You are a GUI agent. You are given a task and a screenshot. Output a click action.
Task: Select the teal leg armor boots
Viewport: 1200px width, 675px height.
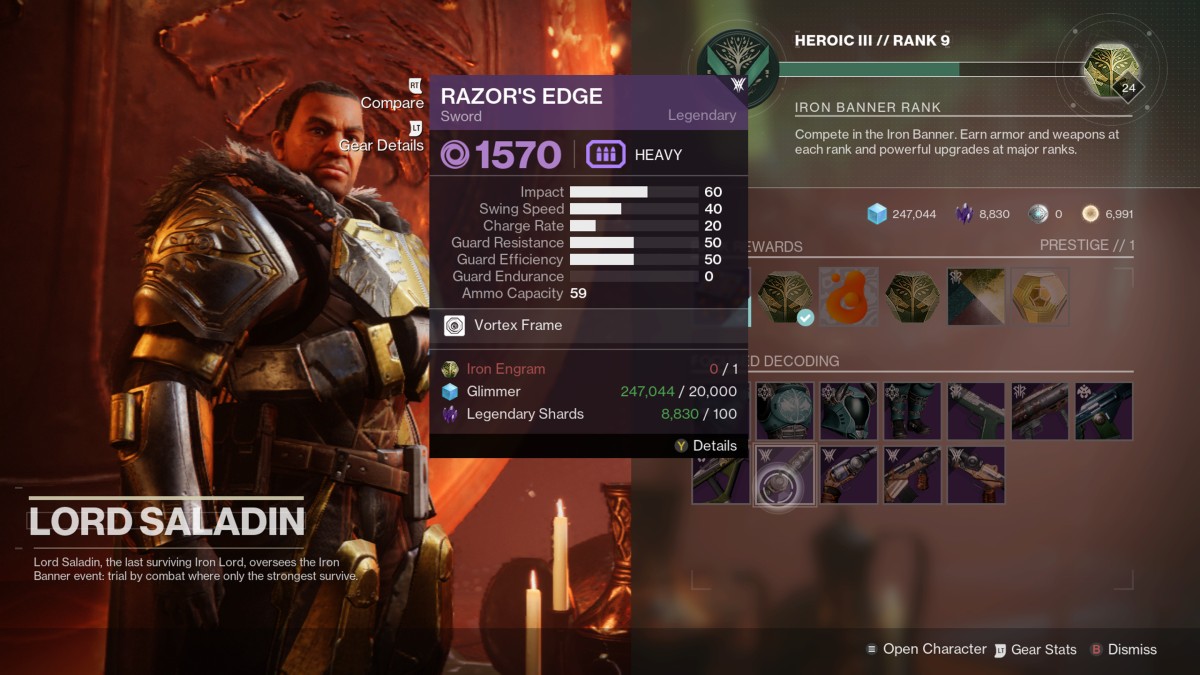tap(912, 411)
